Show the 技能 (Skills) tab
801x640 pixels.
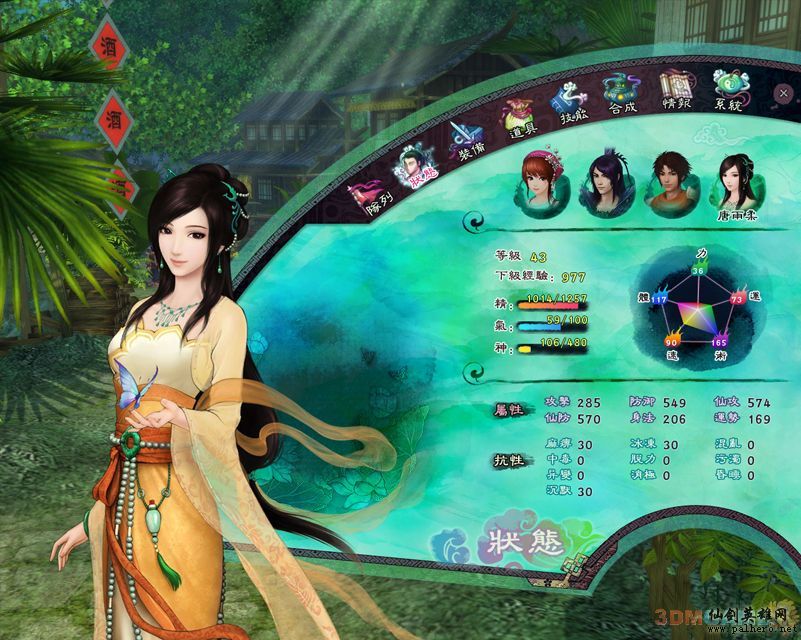tap(573, 106)
